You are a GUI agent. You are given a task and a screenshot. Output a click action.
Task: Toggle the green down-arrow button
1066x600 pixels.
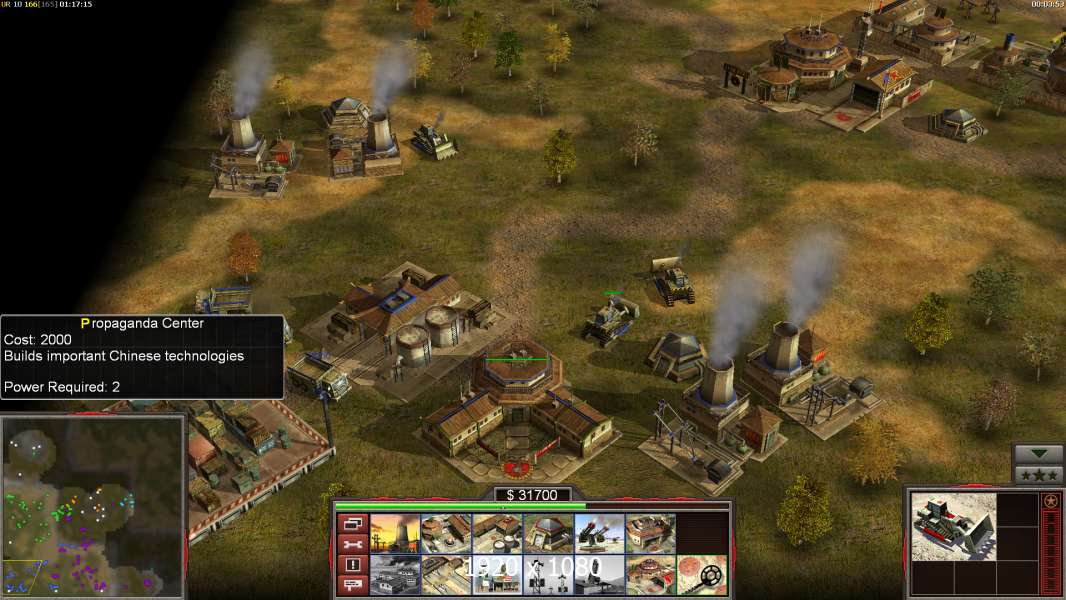(x=1038, y=454)
